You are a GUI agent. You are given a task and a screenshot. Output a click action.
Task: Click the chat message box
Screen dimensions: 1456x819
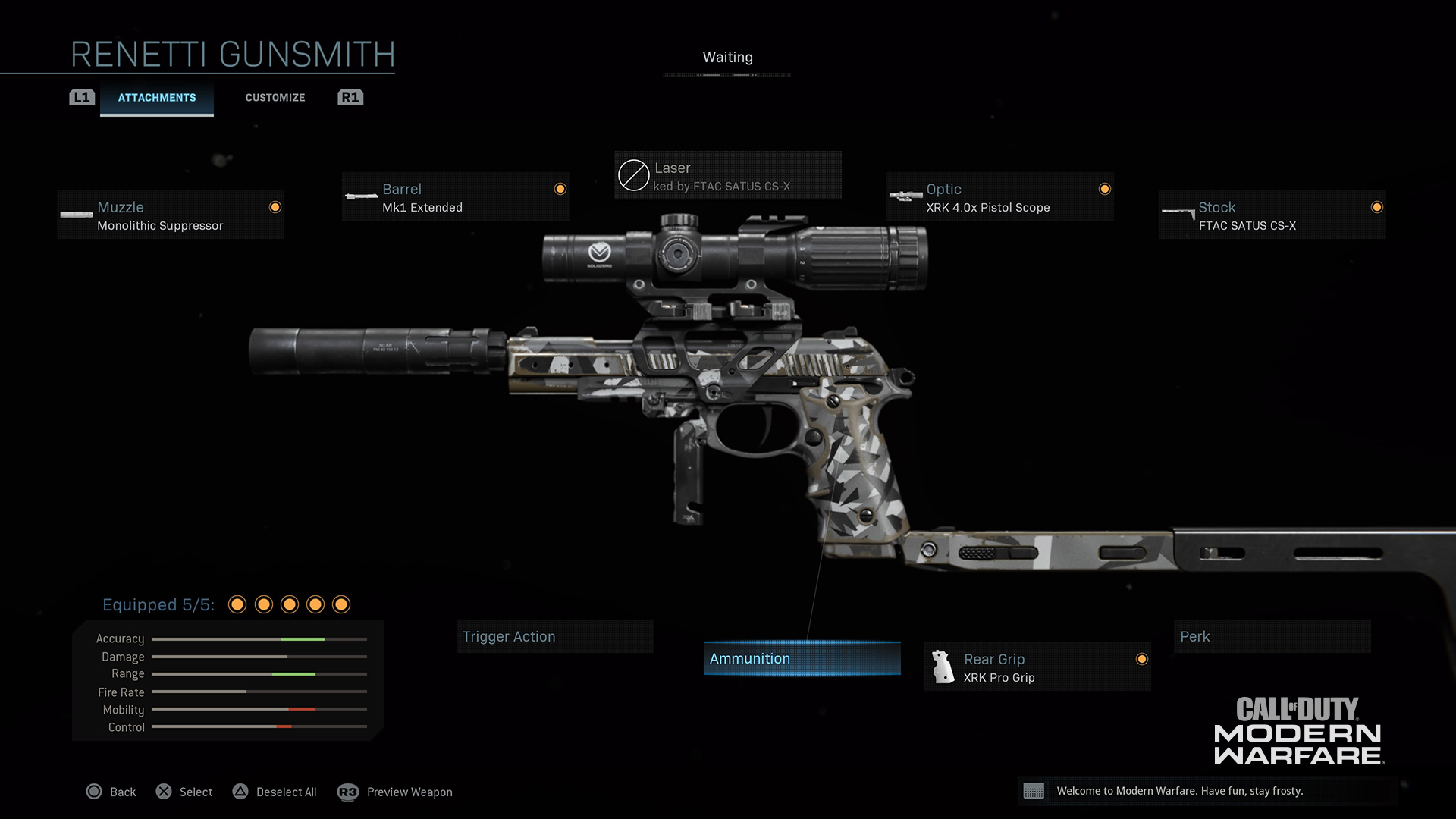pyautogui.click(x=1207, y=791)
